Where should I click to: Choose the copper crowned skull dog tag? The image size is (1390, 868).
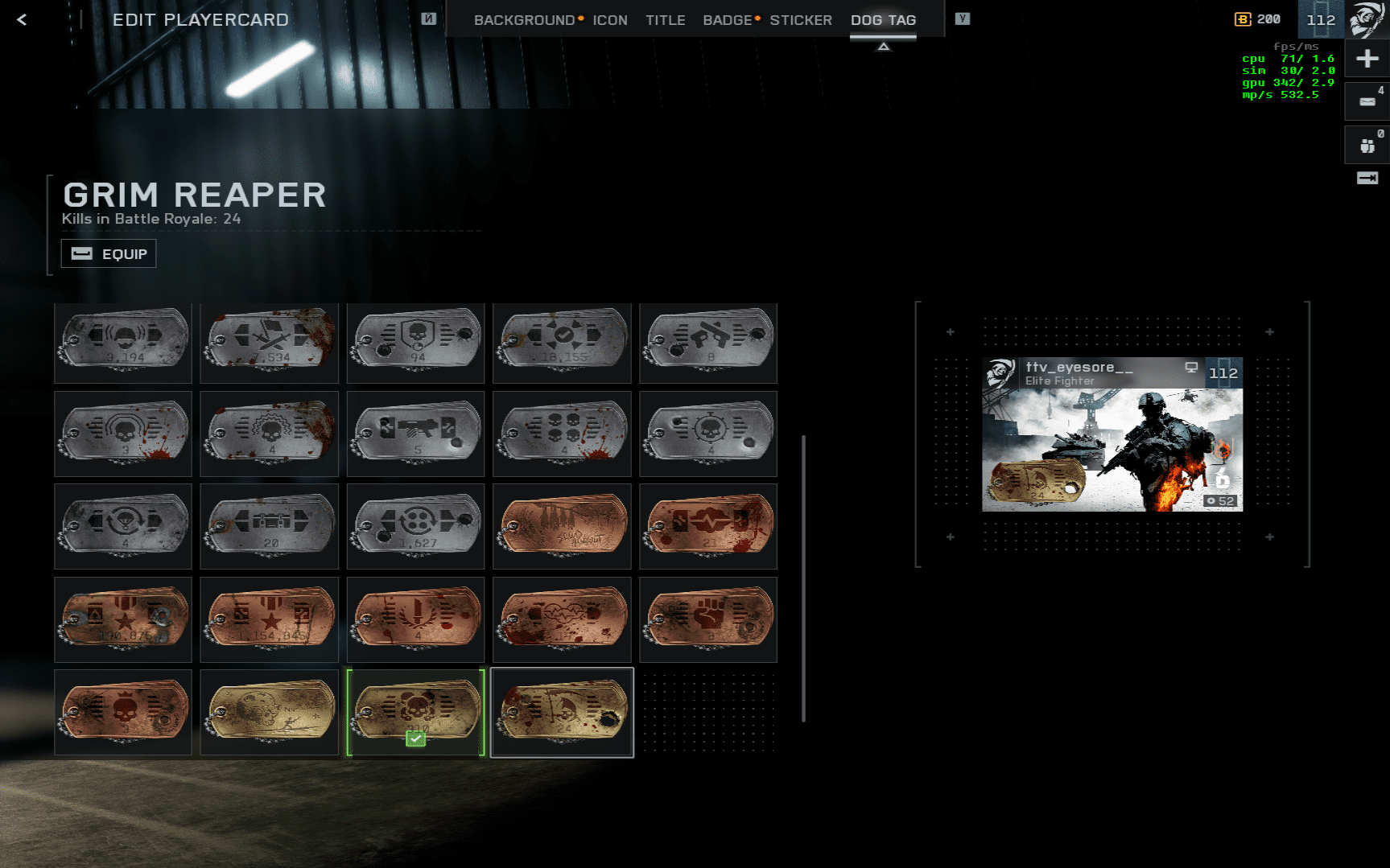tap(123, 712)
